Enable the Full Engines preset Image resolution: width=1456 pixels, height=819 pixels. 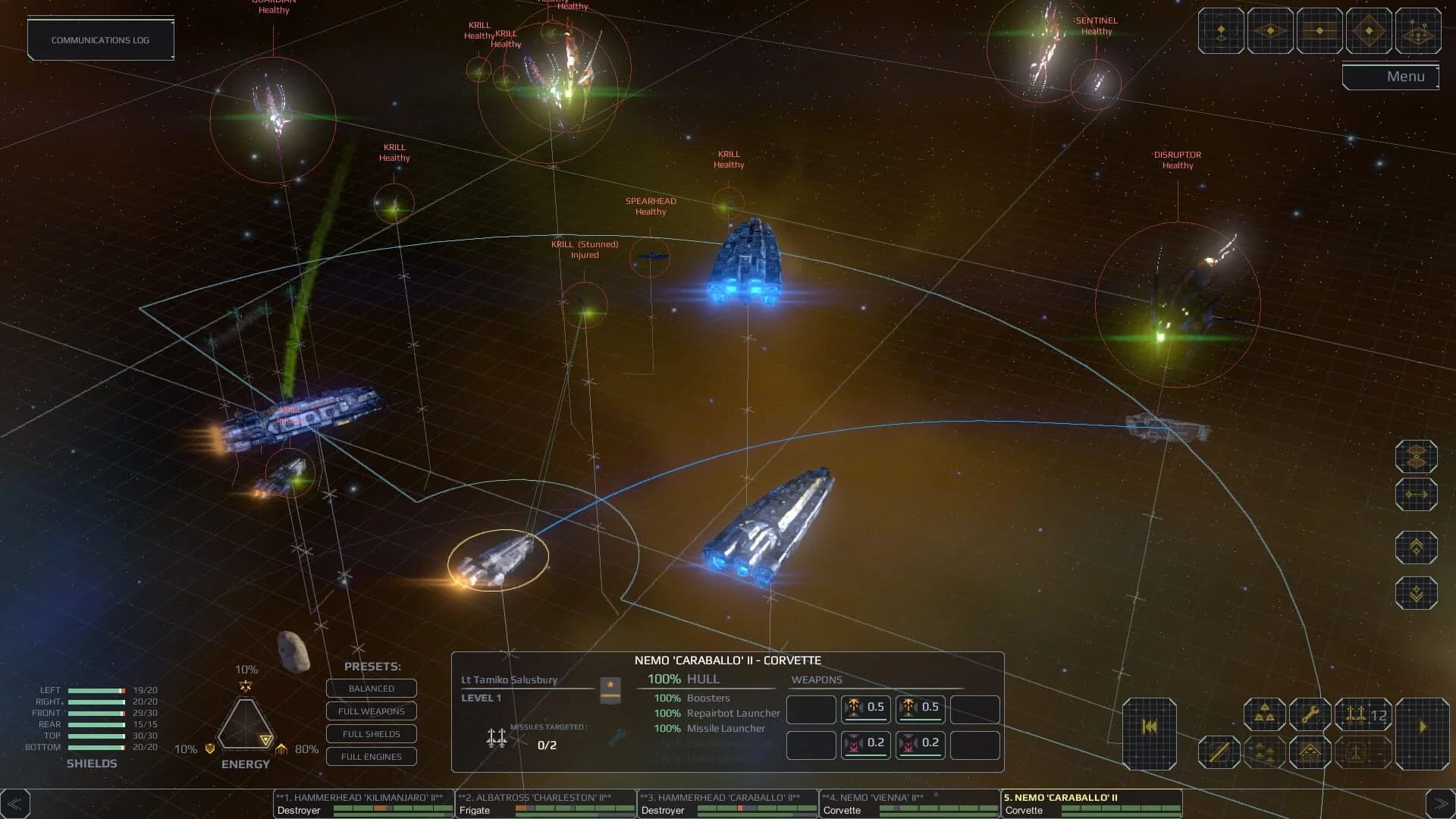(x=371, y=757)
